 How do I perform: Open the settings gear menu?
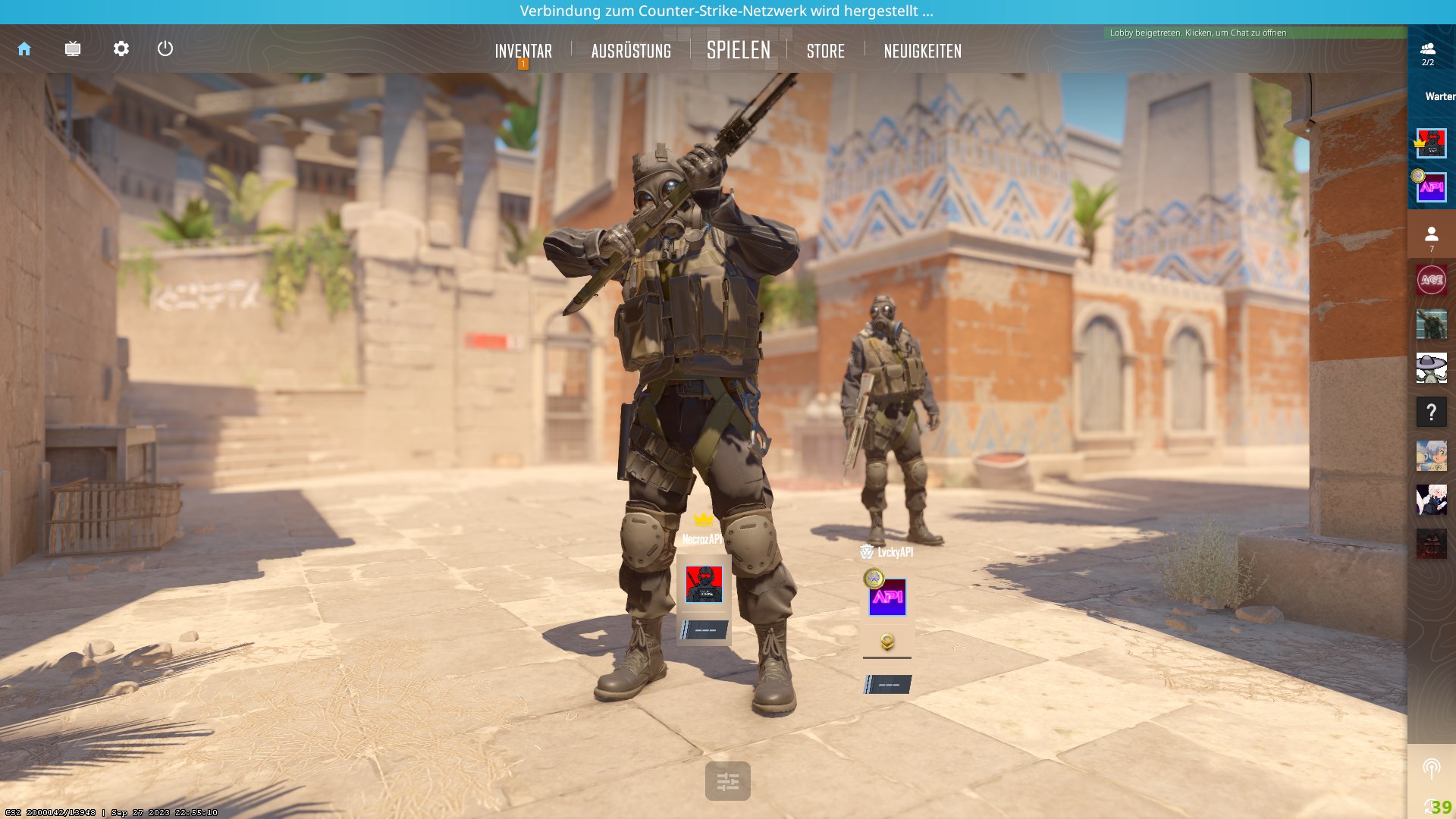121,49
